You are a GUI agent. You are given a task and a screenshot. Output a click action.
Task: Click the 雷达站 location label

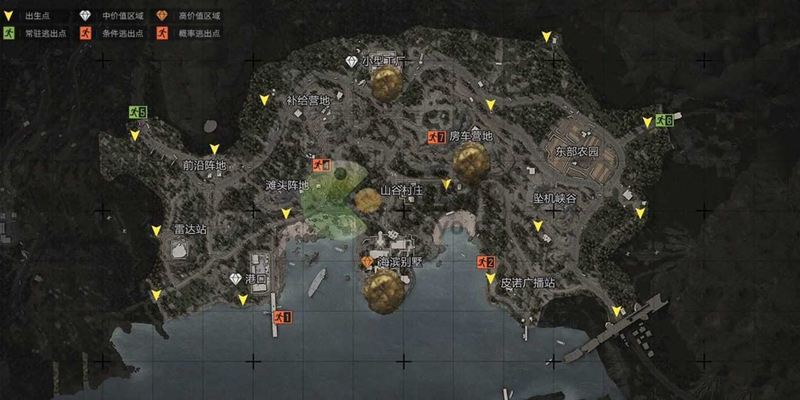(x=189, y=229)
